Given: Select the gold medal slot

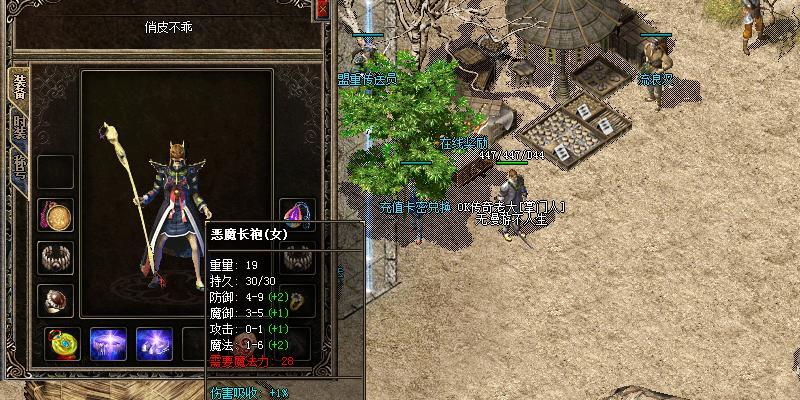Looking at the screenshot, I should 55,215.
